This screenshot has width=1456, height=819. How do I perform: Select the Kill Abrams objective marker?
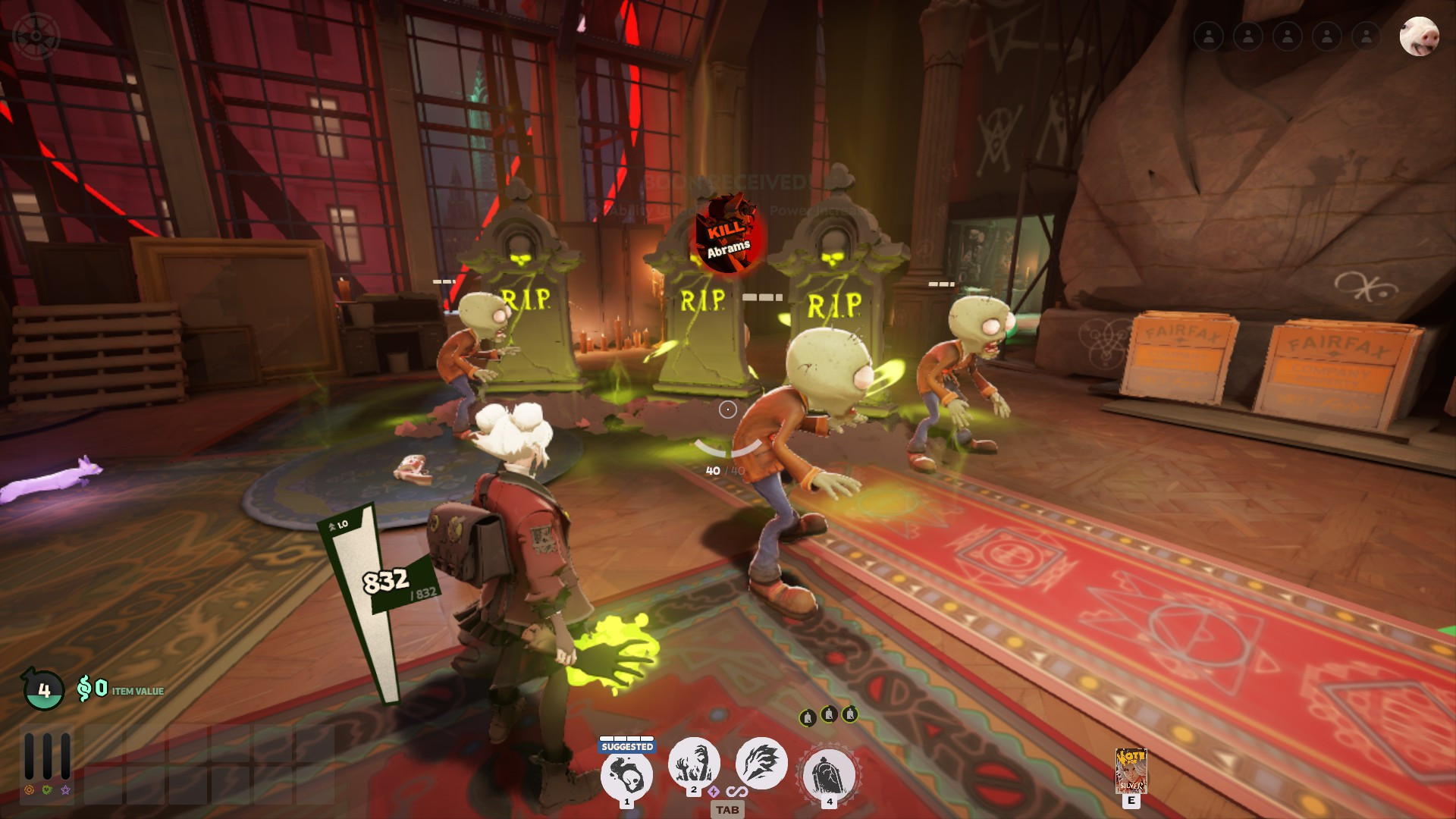[728, 234]
